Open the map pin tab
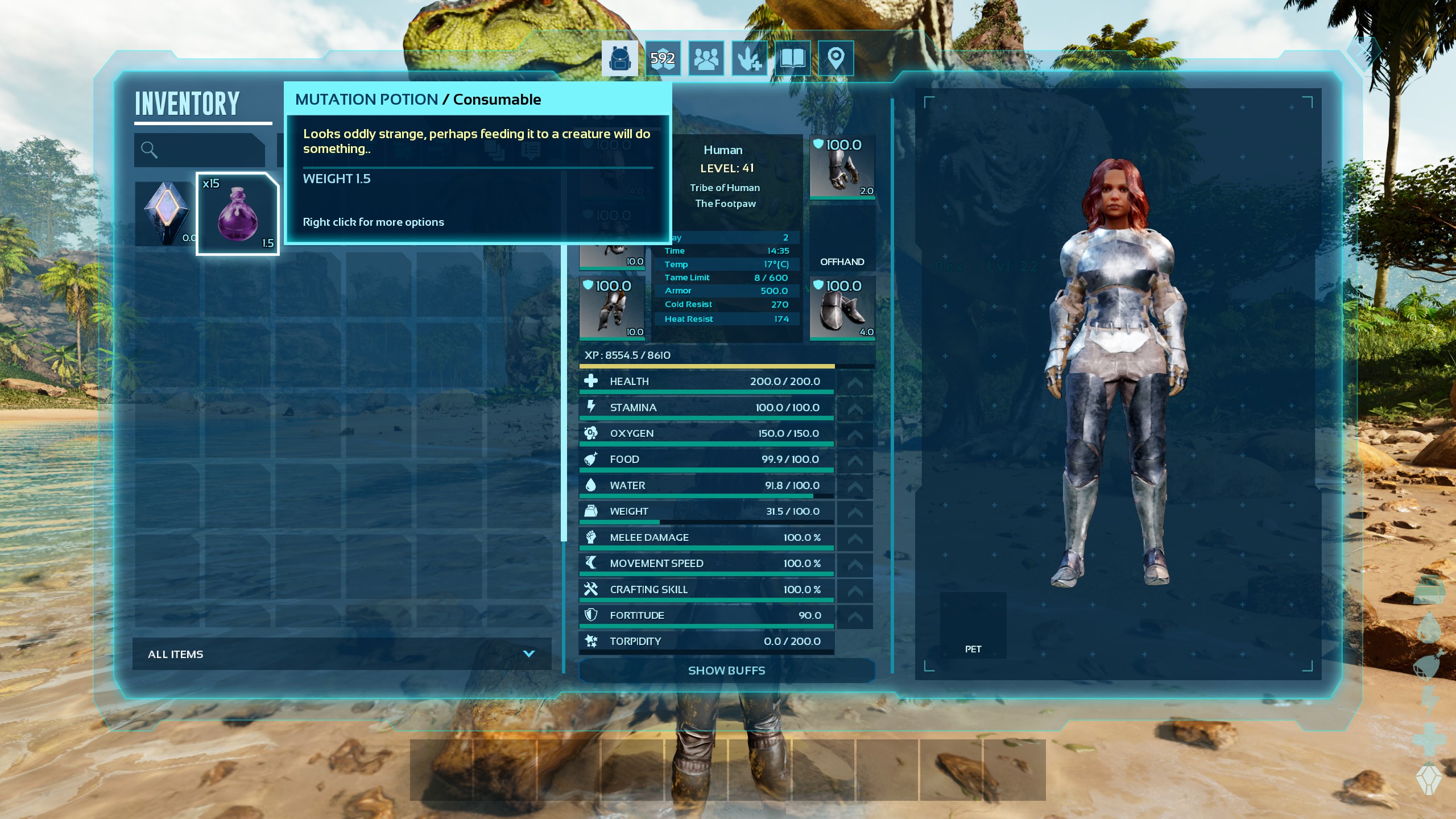1456x819 pixels. [x=835, y=59]
